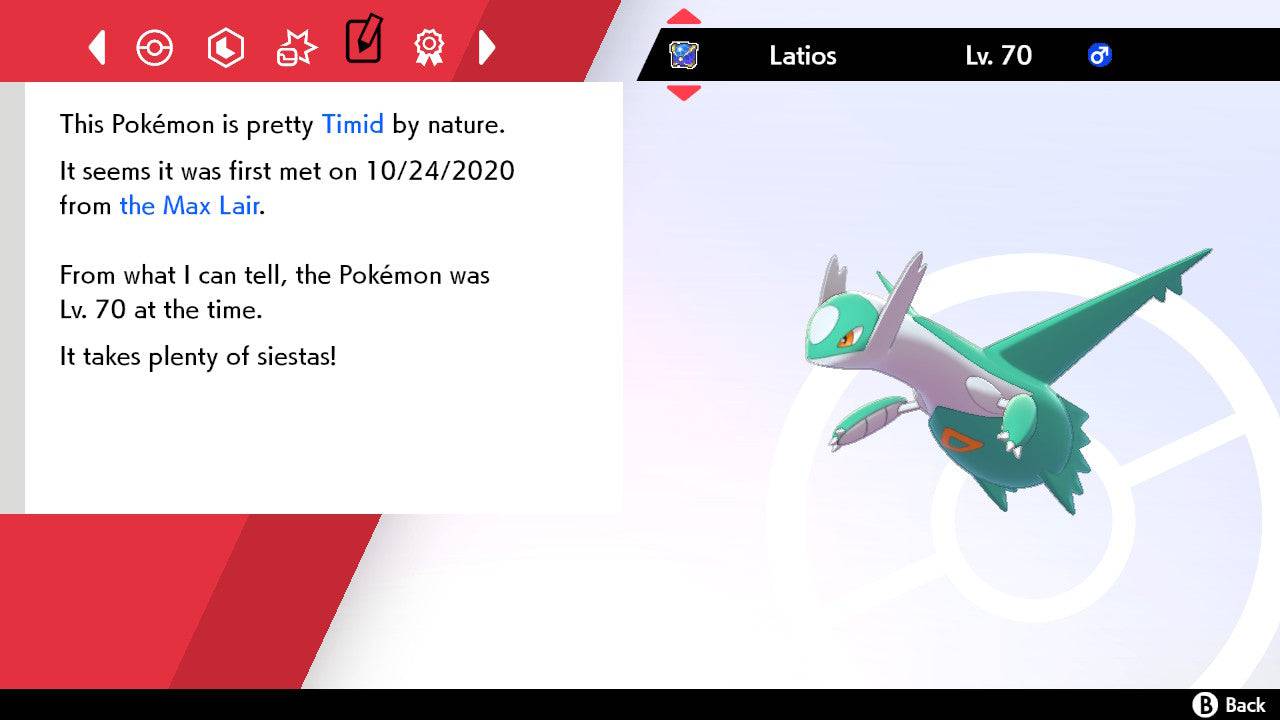Open the blue "the Max Lair" link
Viewport: 1280px width, 720px height.
pyautogui.click(x=188, y=206)
